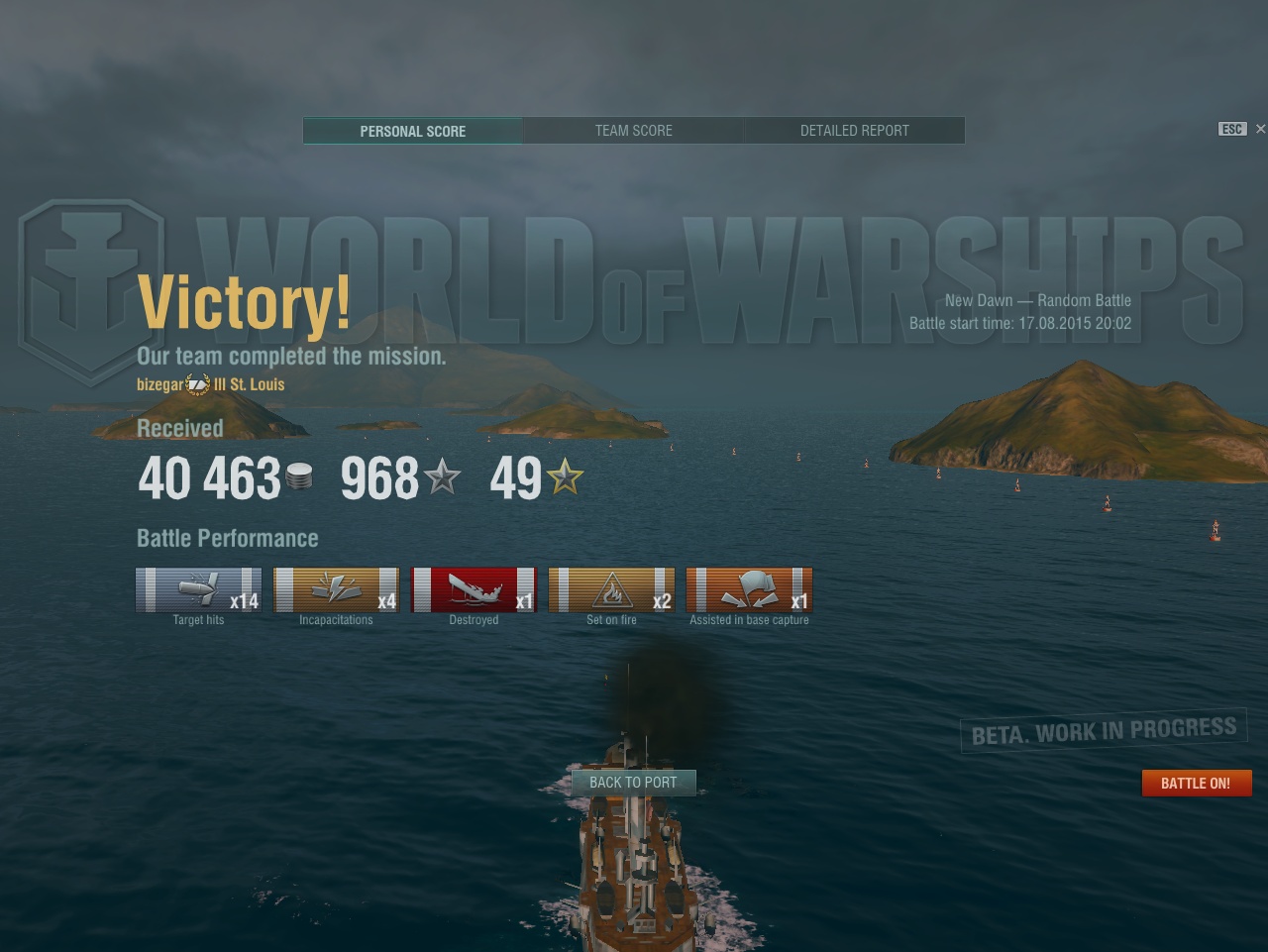Viewport: 1268px width, 952px height.
Task: Select the Personal Score tab
Action: click(412, 131)
